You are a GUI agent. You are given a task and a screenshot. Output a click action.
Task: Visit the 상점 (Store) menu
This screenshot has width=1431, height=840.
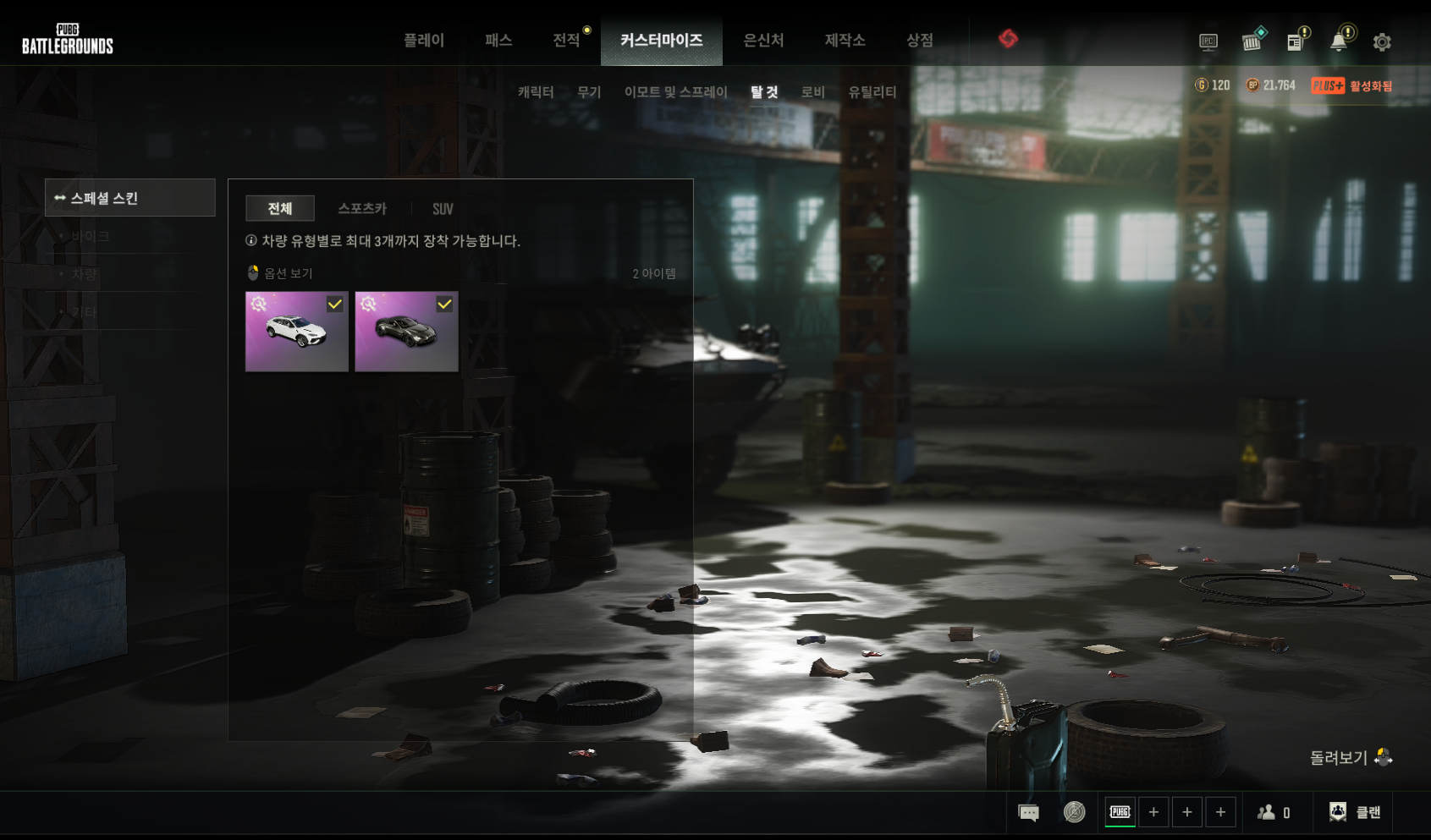click(919, 41)
